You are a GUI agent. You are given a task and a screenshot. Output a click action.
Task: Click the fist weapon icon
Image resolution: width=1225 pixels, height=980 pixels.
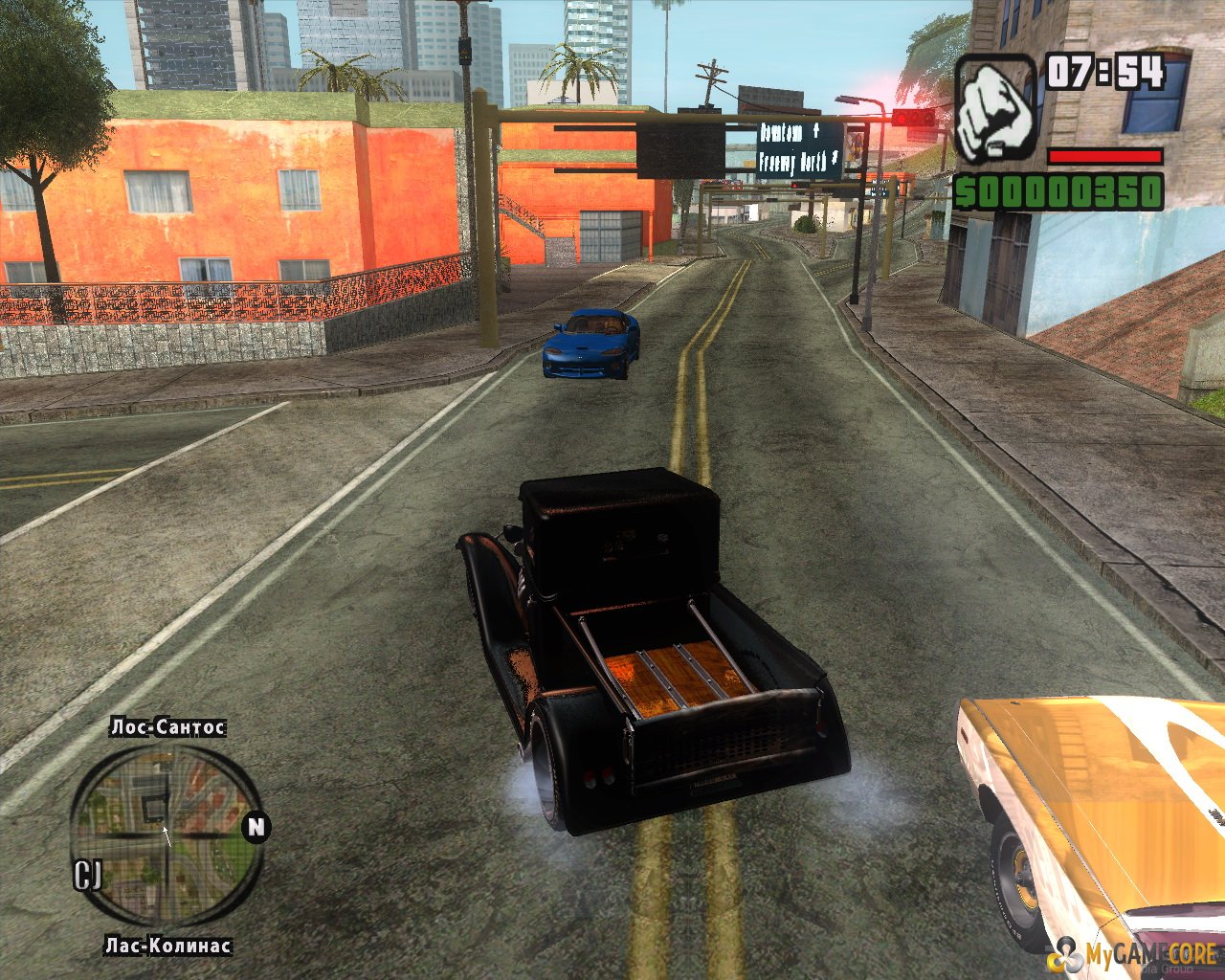tap(995, 108)
